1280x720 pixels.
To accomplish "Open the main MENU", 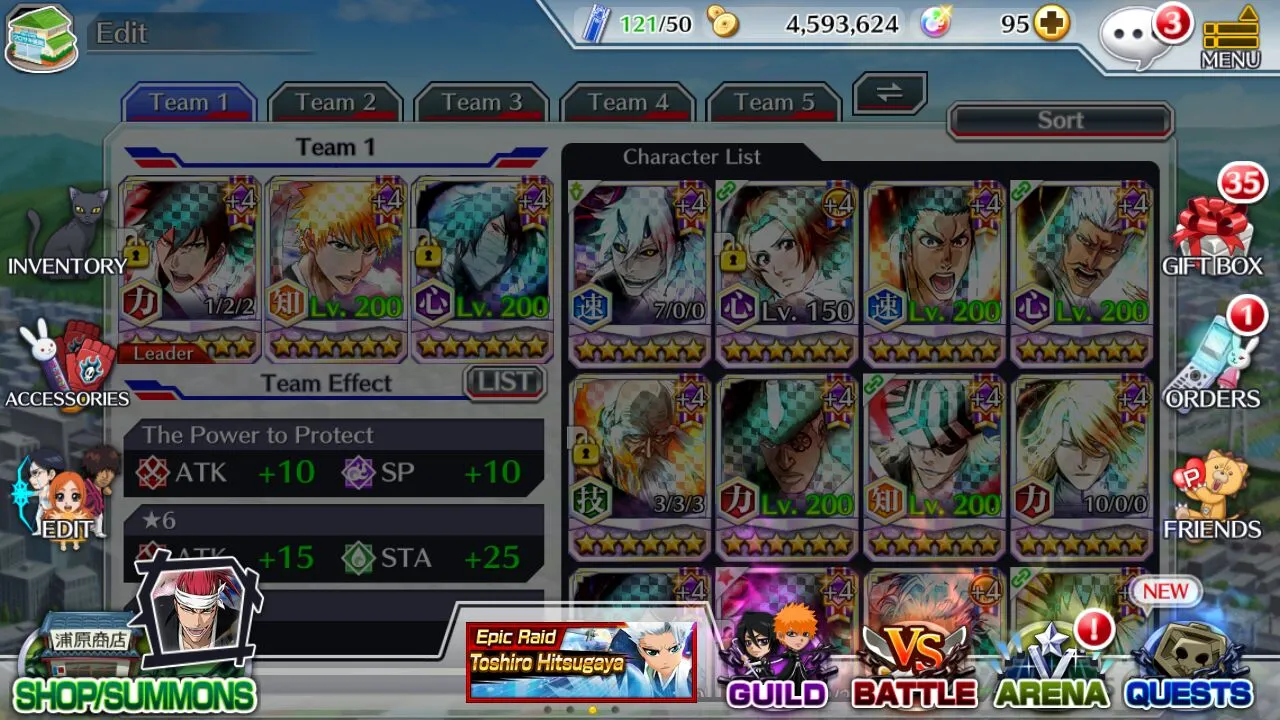I will tap(1230, 40).
